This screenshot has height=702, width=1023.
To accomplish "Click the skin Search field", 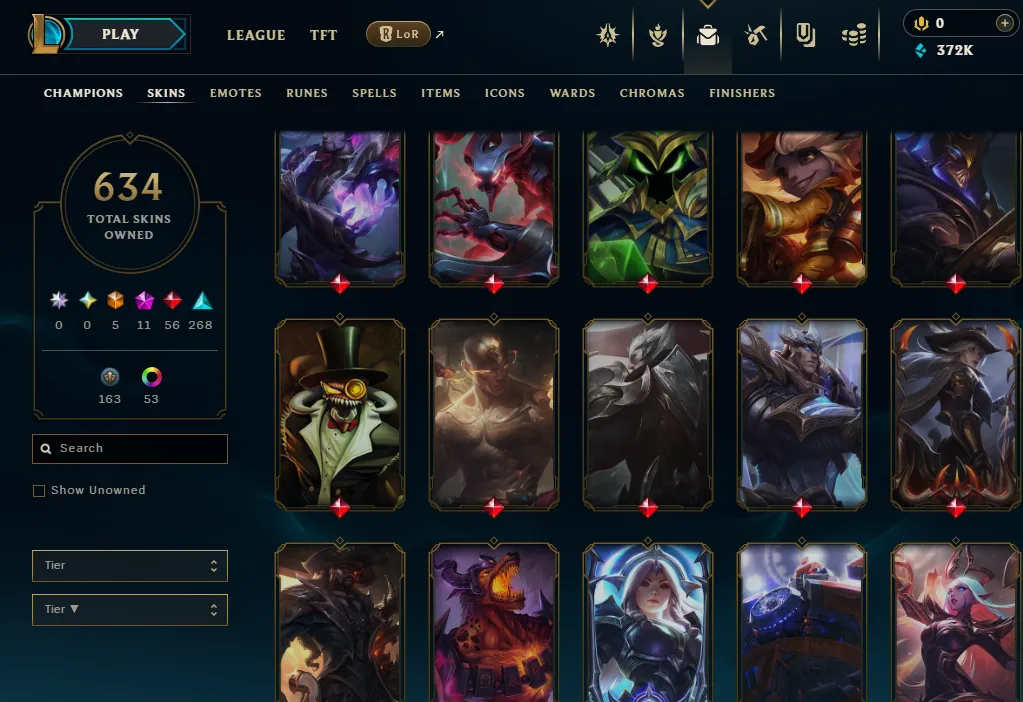I will [x=130, y=449].
